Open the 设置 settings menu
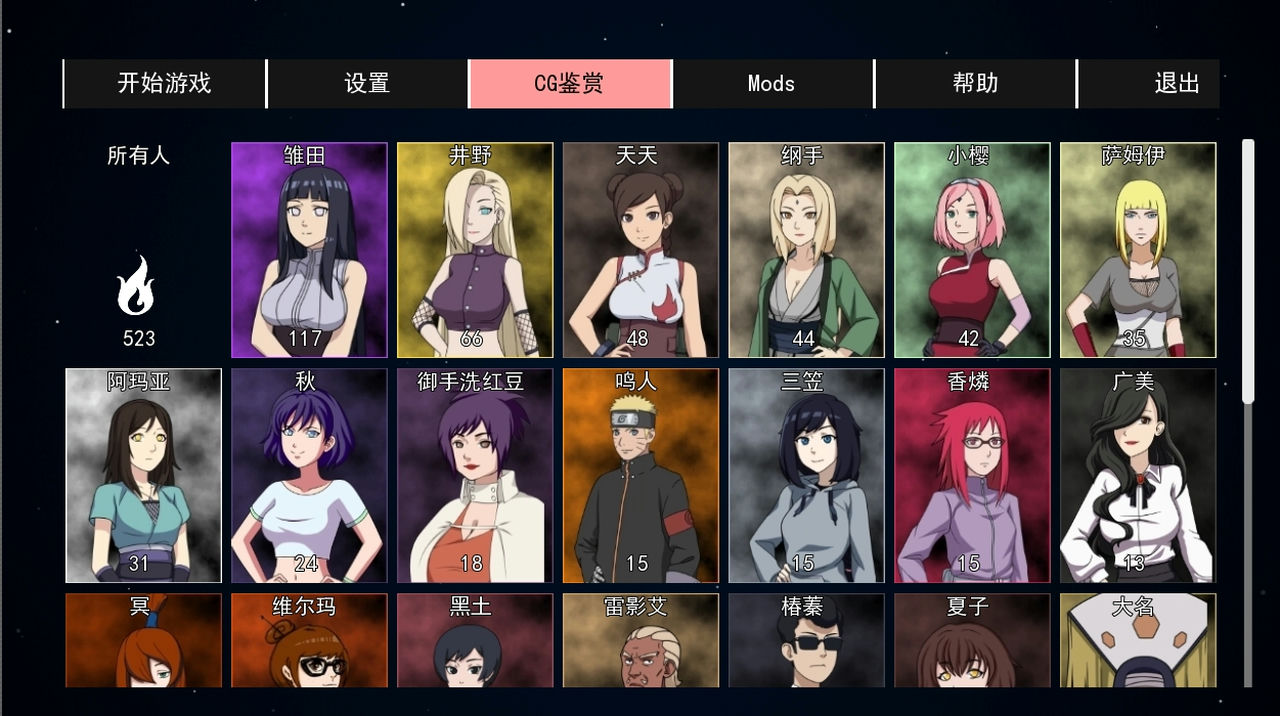This screenshot has width=1280, height=716. pyautogui.click(x=367, y=83)
